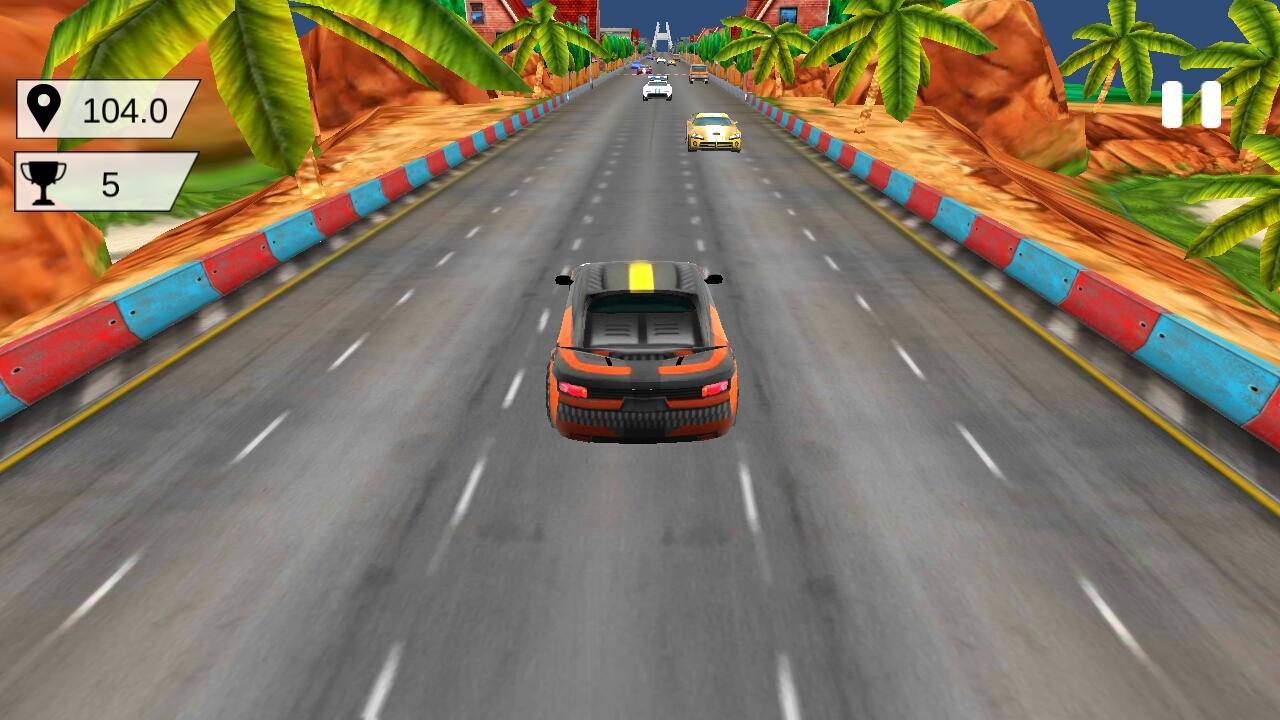Click the yellow stripe on the car's roof
The width and height of the screenshot is (1280, 720).
(x=641, y=278)
